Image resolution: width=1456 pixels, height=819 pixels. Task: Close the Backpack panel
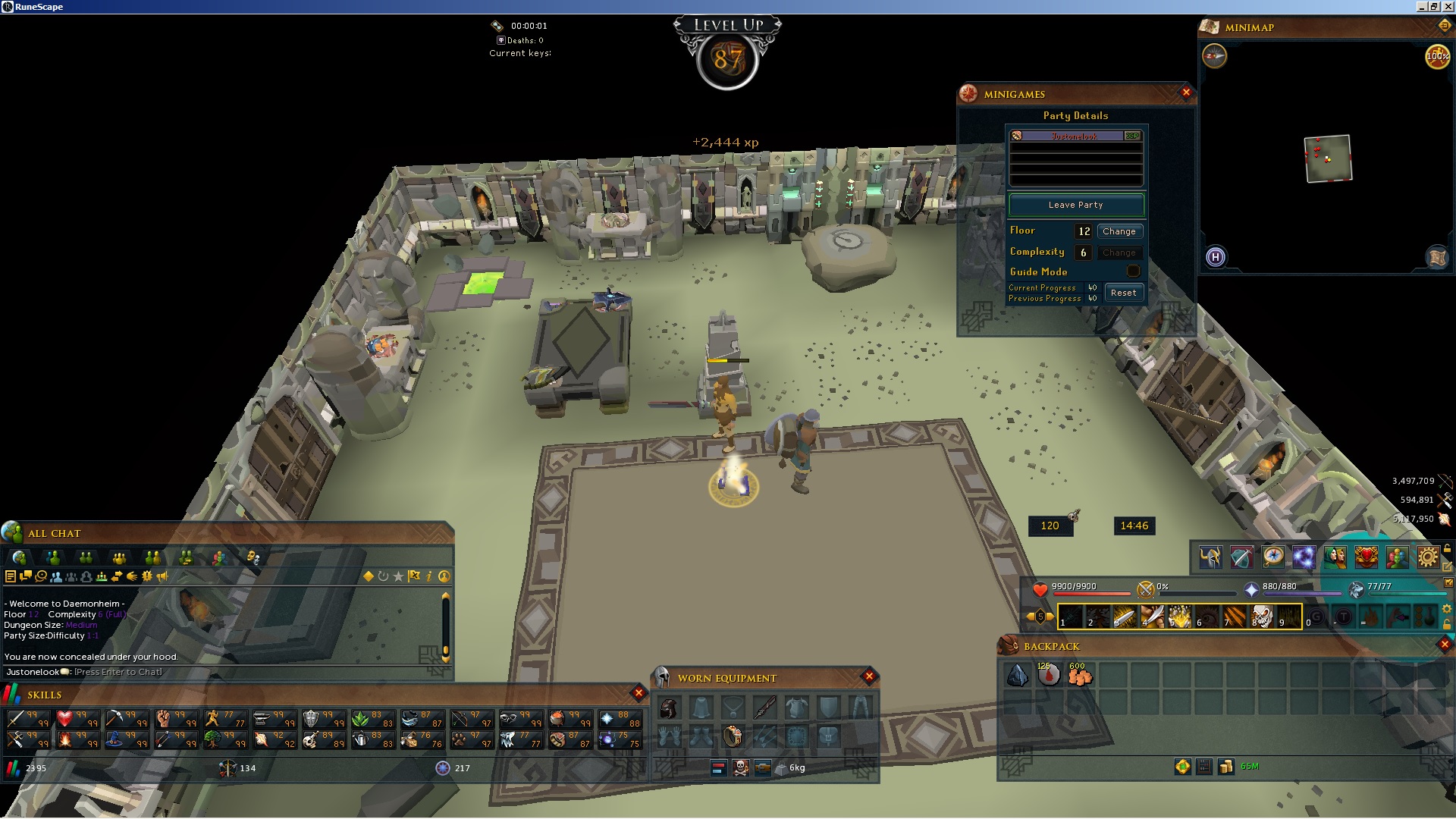1444,645
